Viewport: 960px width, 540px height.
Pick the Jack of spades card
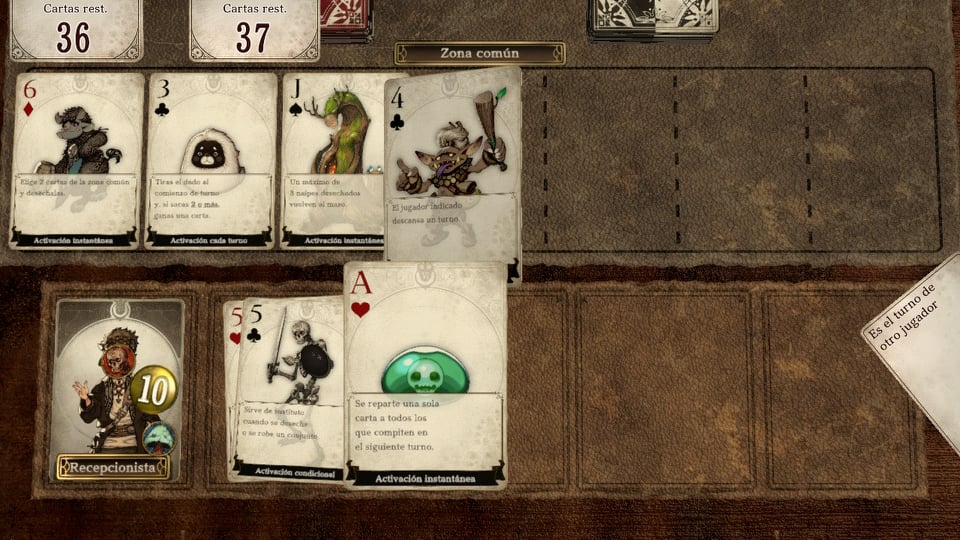pos(333,160)
